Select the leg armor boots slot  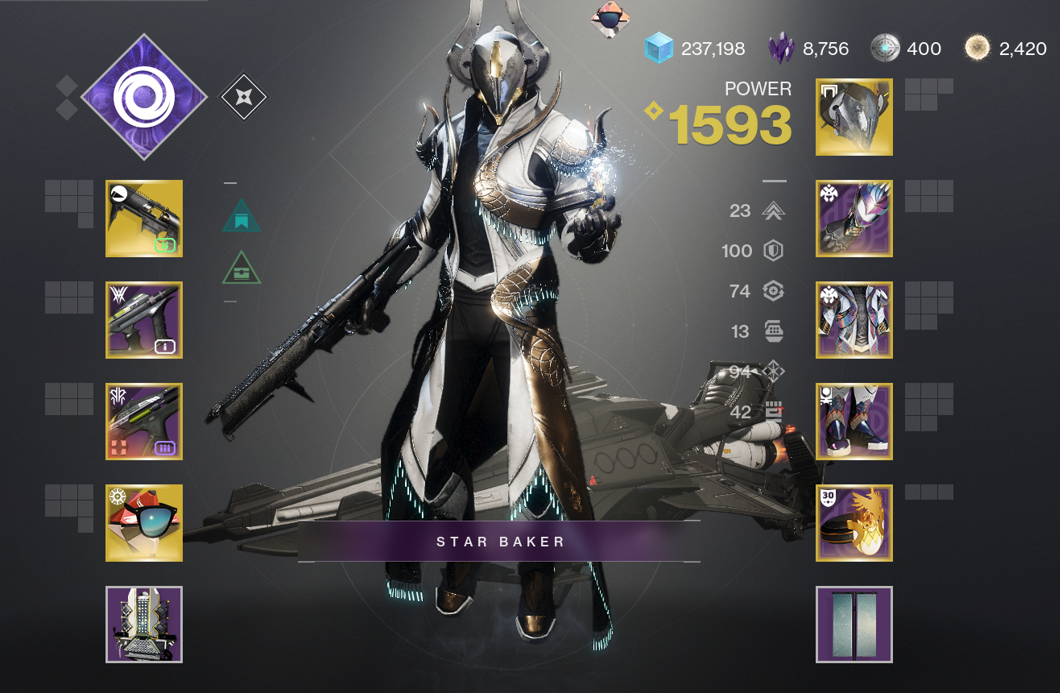click(854, 422)
